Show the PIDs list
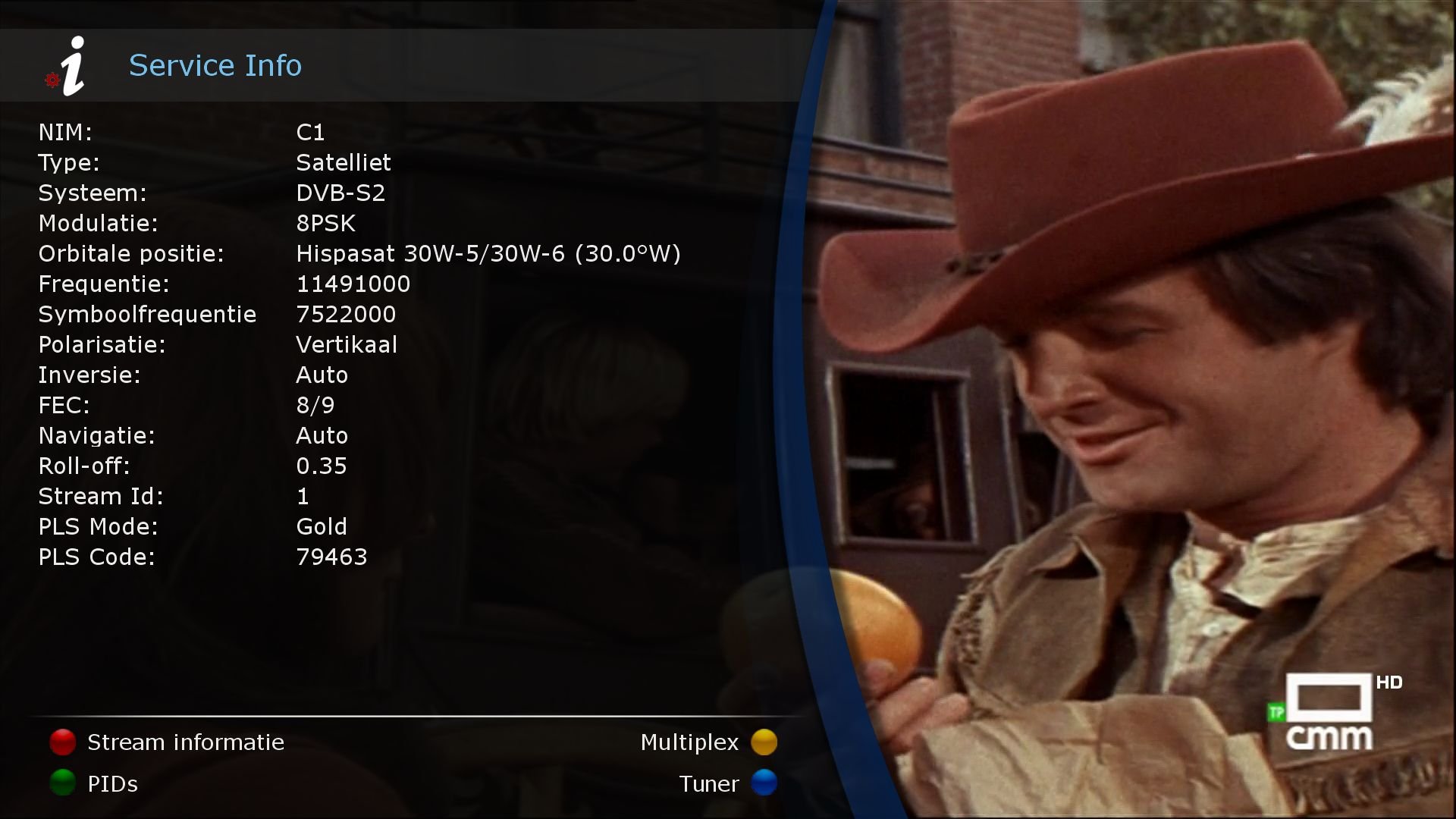 point(112,784)
